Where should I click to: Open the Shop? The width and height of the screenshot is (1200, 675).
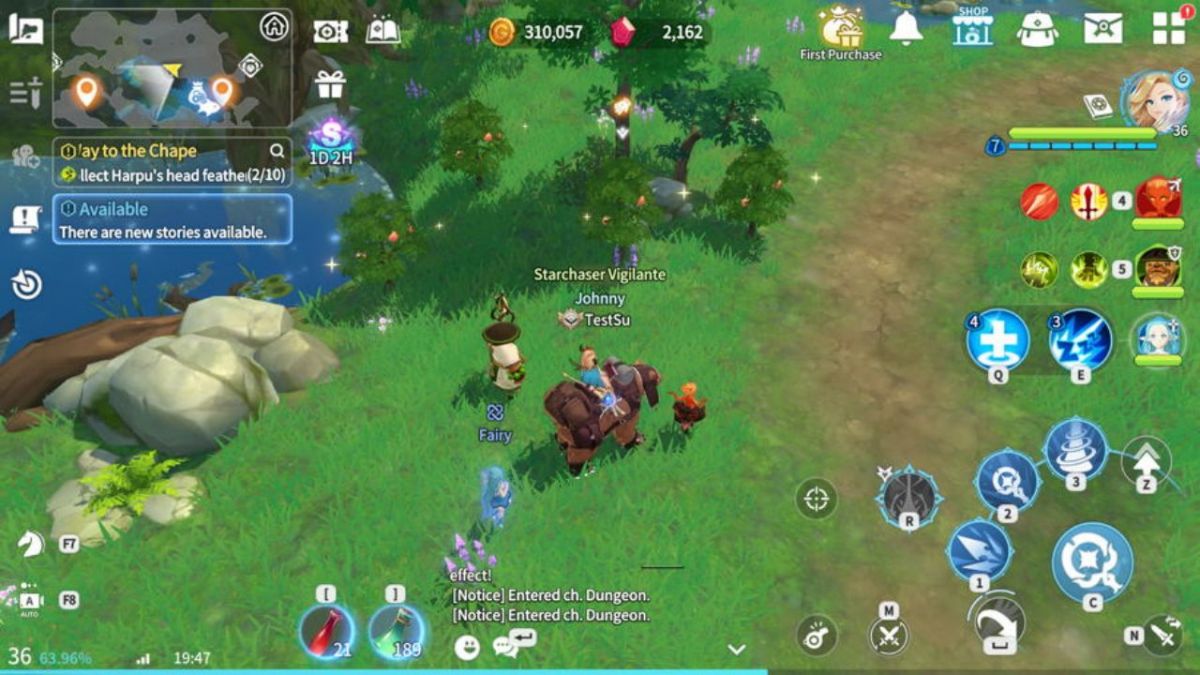pyautogui.click(x=971, y=29)
